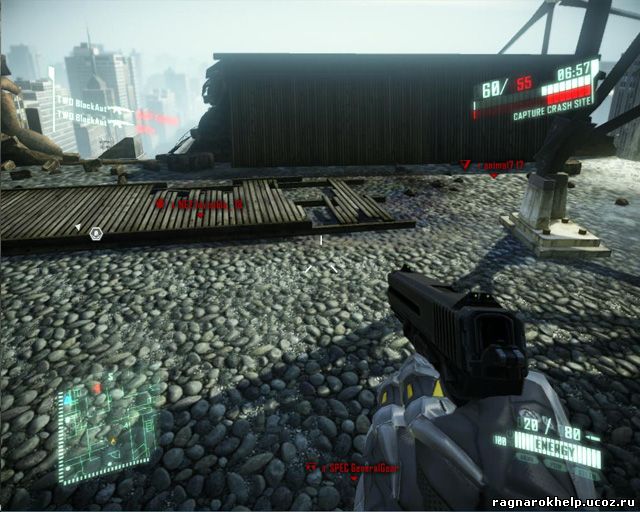Open the ragnarokhelp.ucoz.ru watermark link
The width and height of the screenshot is (640, 512).
tap(564, 502)
